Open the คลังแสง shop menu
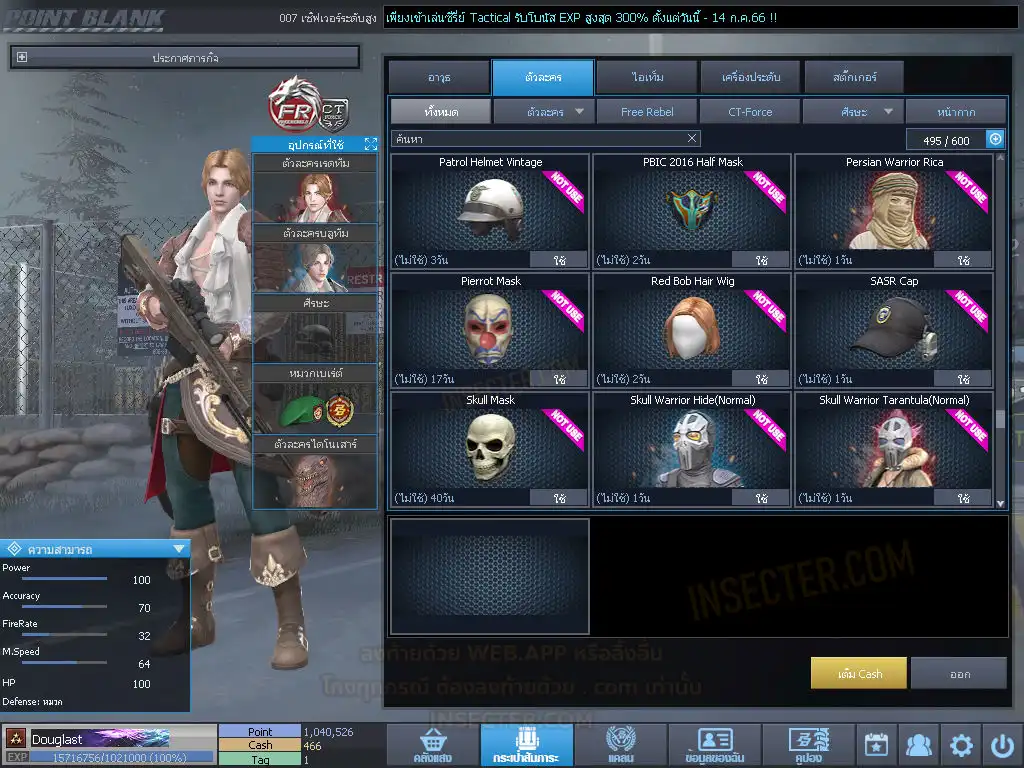Image resolution: width=1024 pixels, height=768 pixels. click(x=432, y=746)
